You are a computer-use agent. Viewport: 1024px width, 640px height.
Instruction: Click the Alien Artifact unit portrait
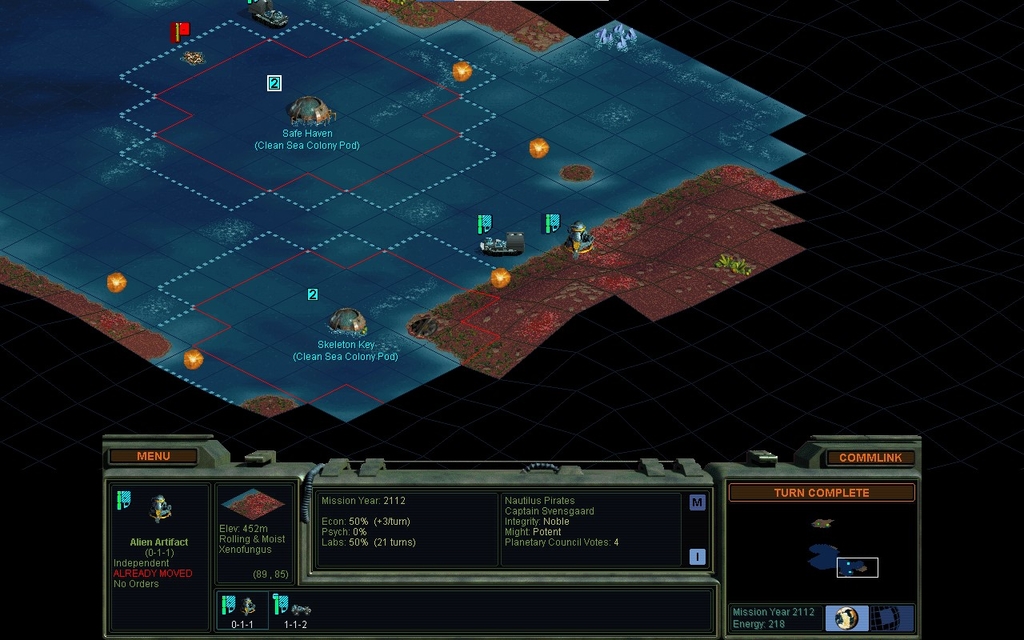(159, 510)
